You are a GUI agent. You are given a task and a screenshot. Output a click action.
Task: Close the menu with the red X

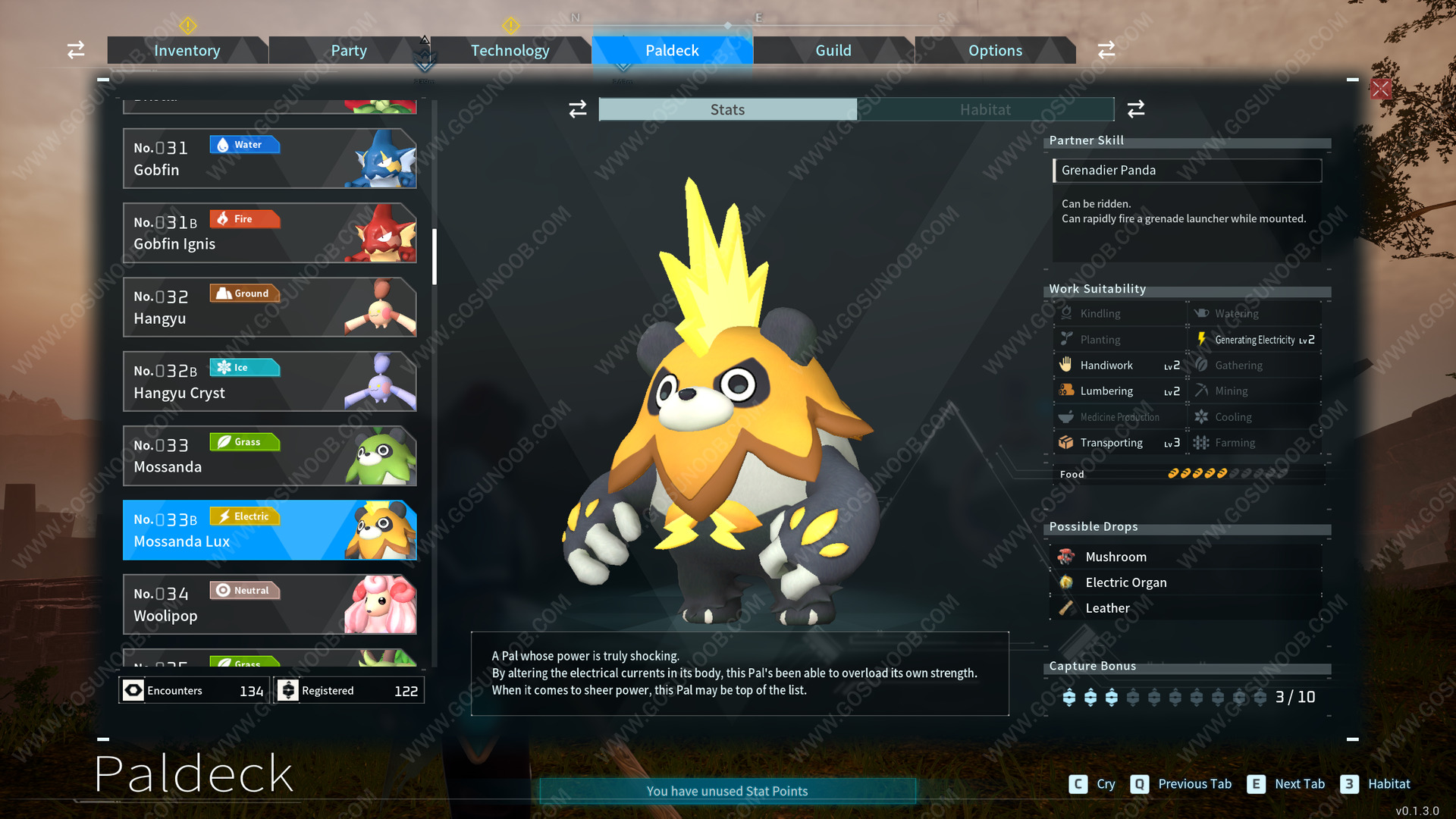pyautogui.click(x=1381, y=89)
